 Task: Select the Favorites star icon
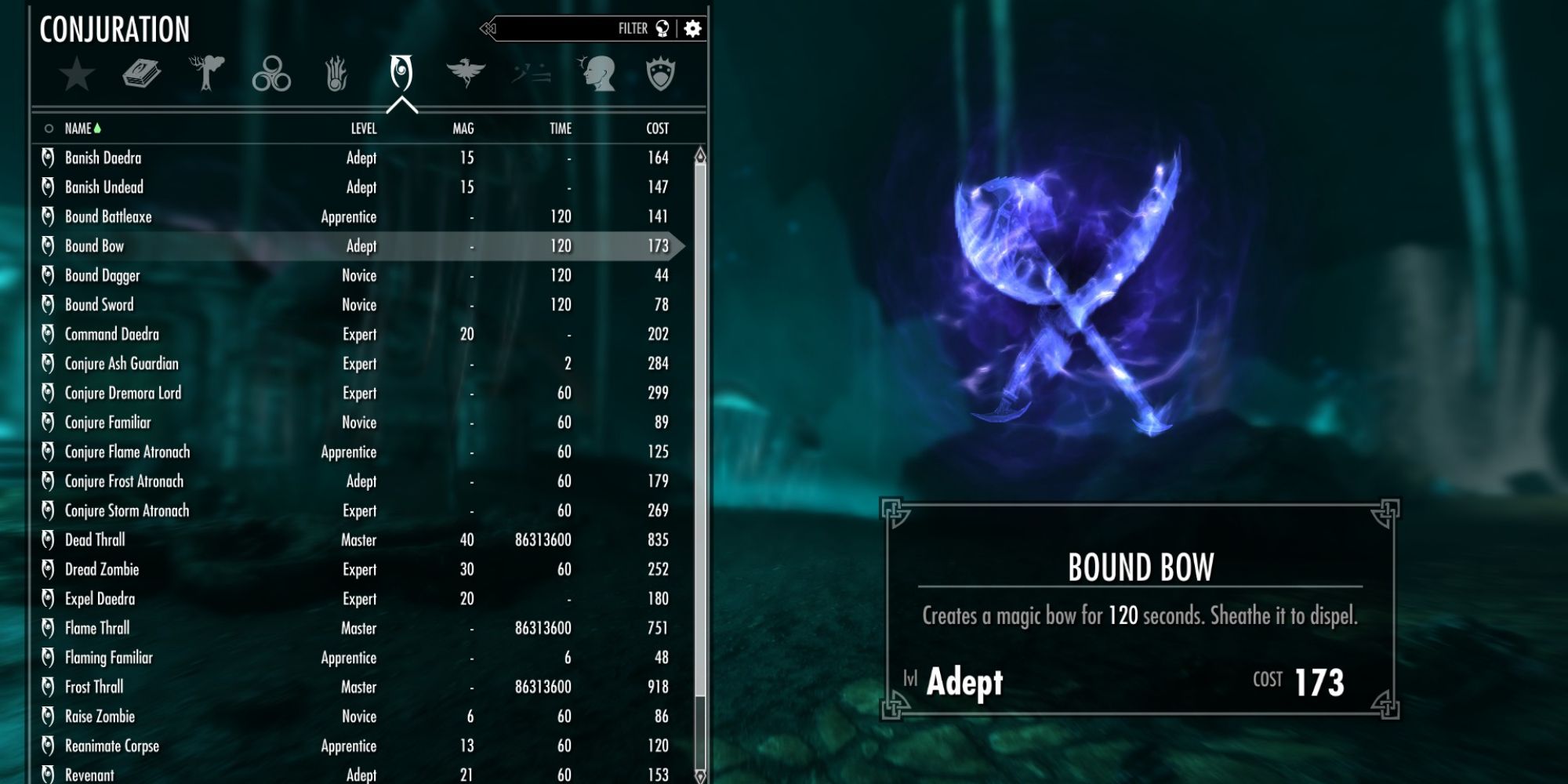pyautogui.click(x=74, y=74)
